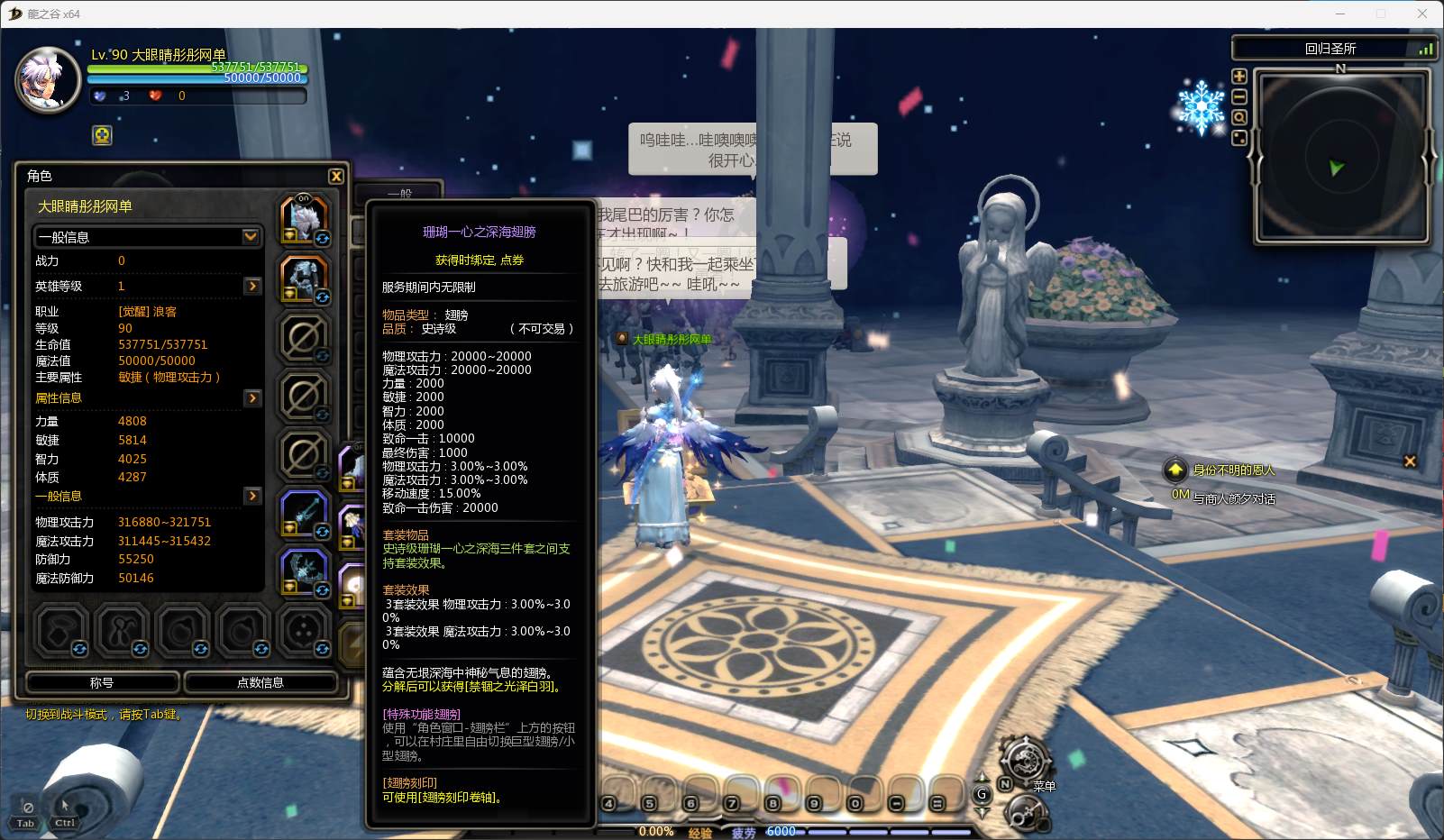Switch to the 一般 tab behind tooltip
Image resolution: width=1444 pixels, height=840 pixels.
pos(399,193)
